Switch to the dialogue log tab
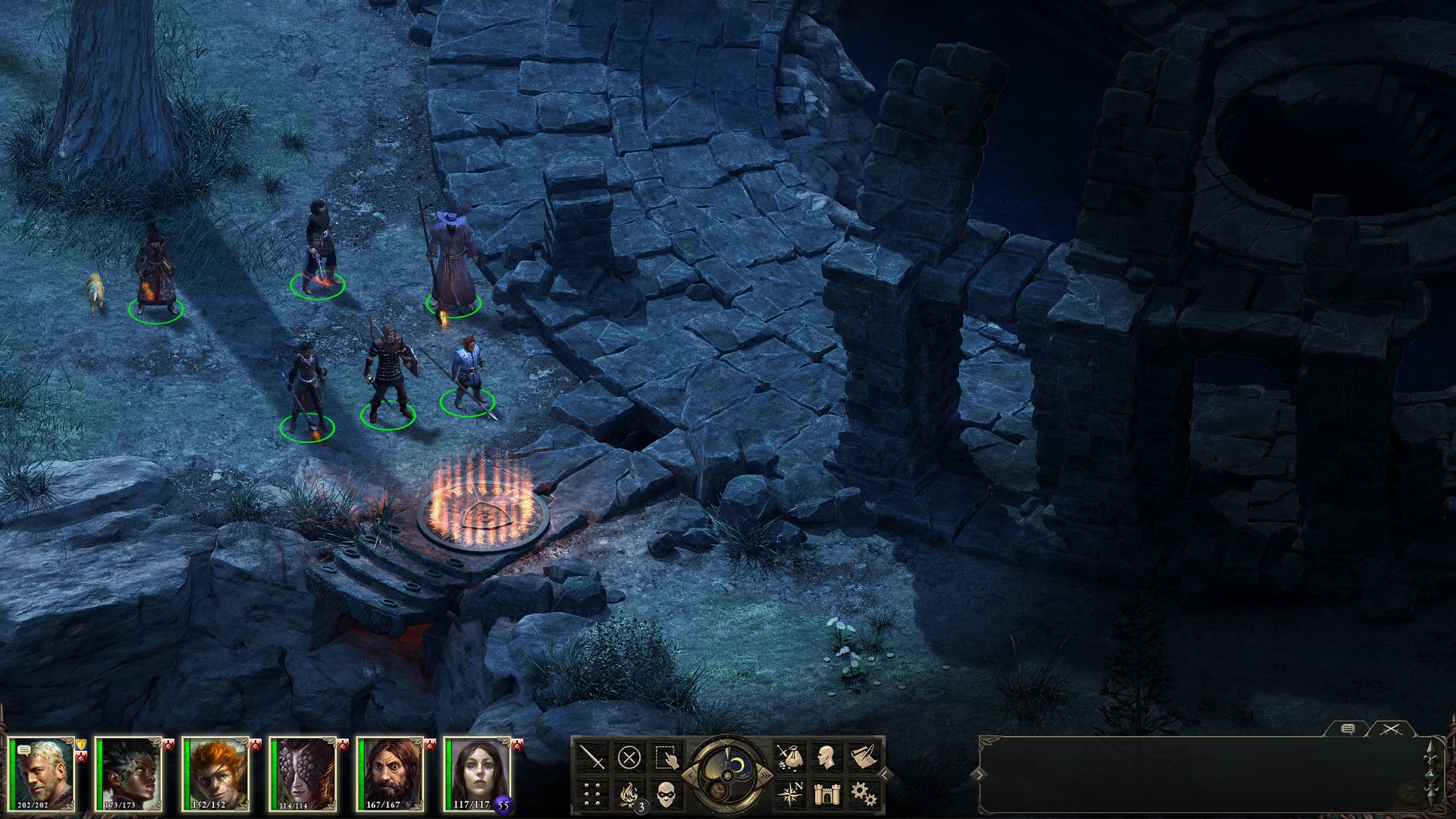 (x=1348, y=729)
